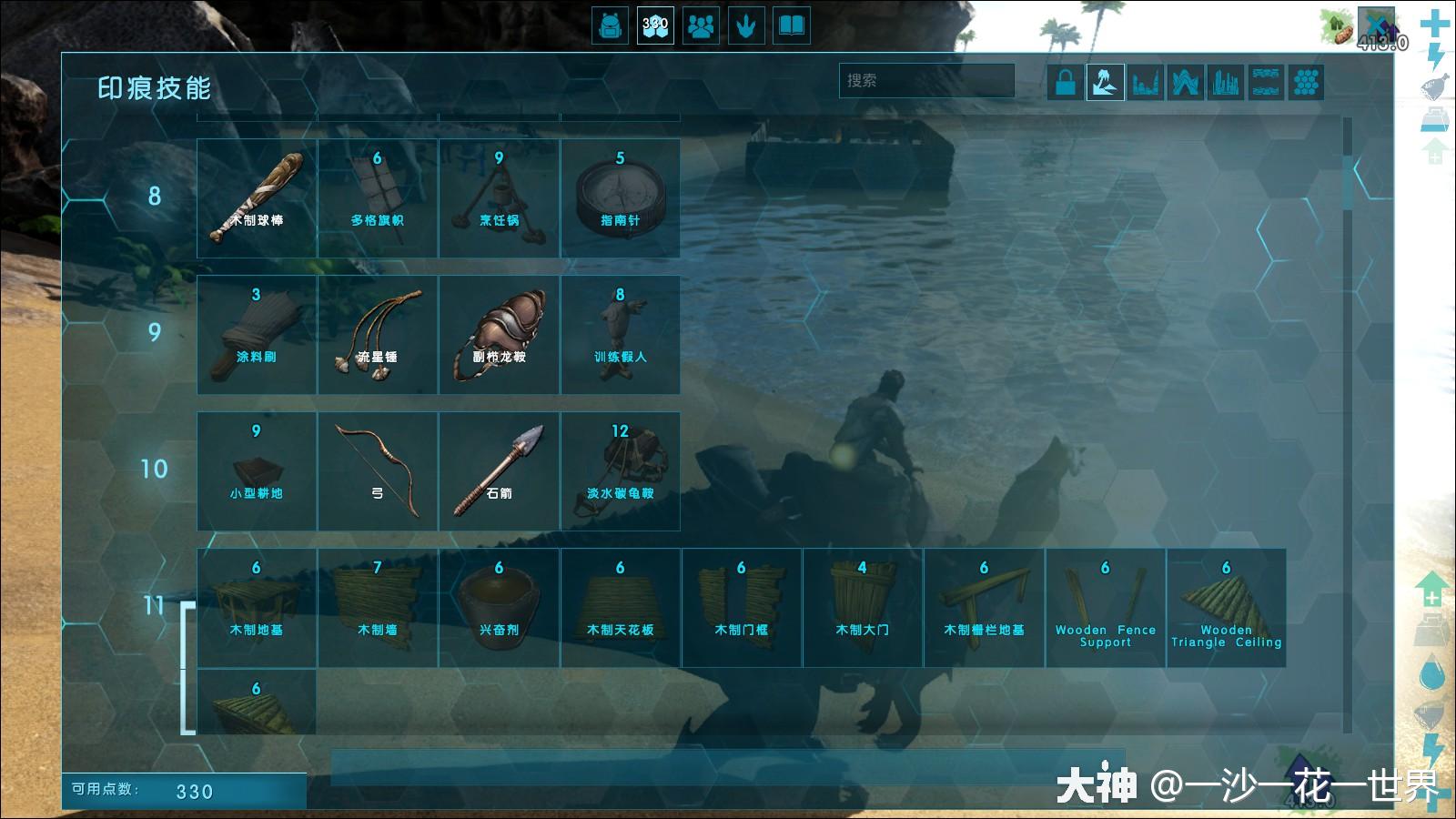Click the 搜索 search field
Viewport: 1456px width, 819px height.
click(925, 81)
